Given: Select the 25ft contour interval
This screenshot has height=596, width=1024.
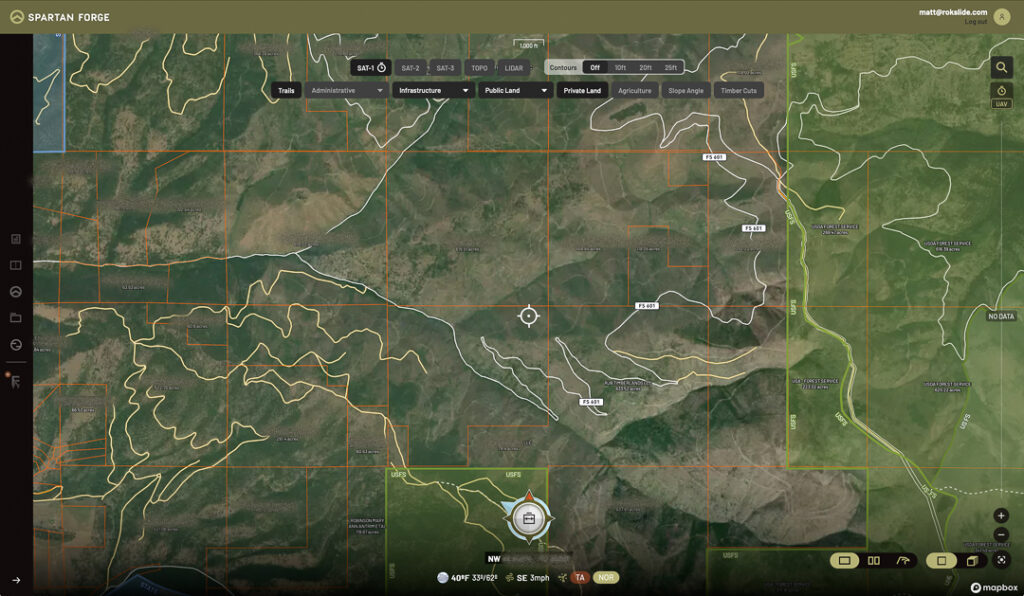Looking at the screenshot, I should tap(671, 68).
